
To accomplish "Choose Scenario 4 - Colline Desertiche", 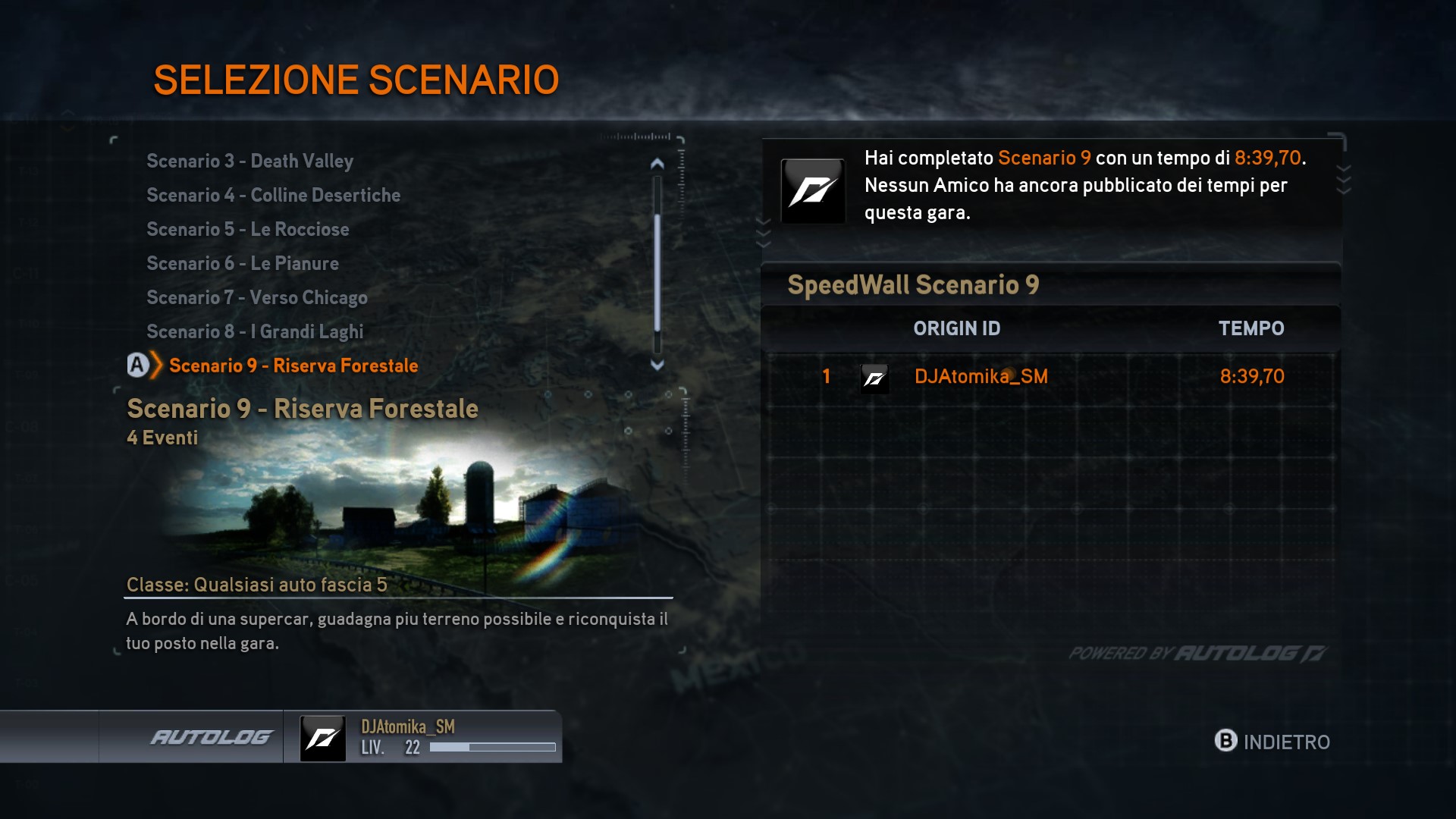I will (x=273, y=196).
